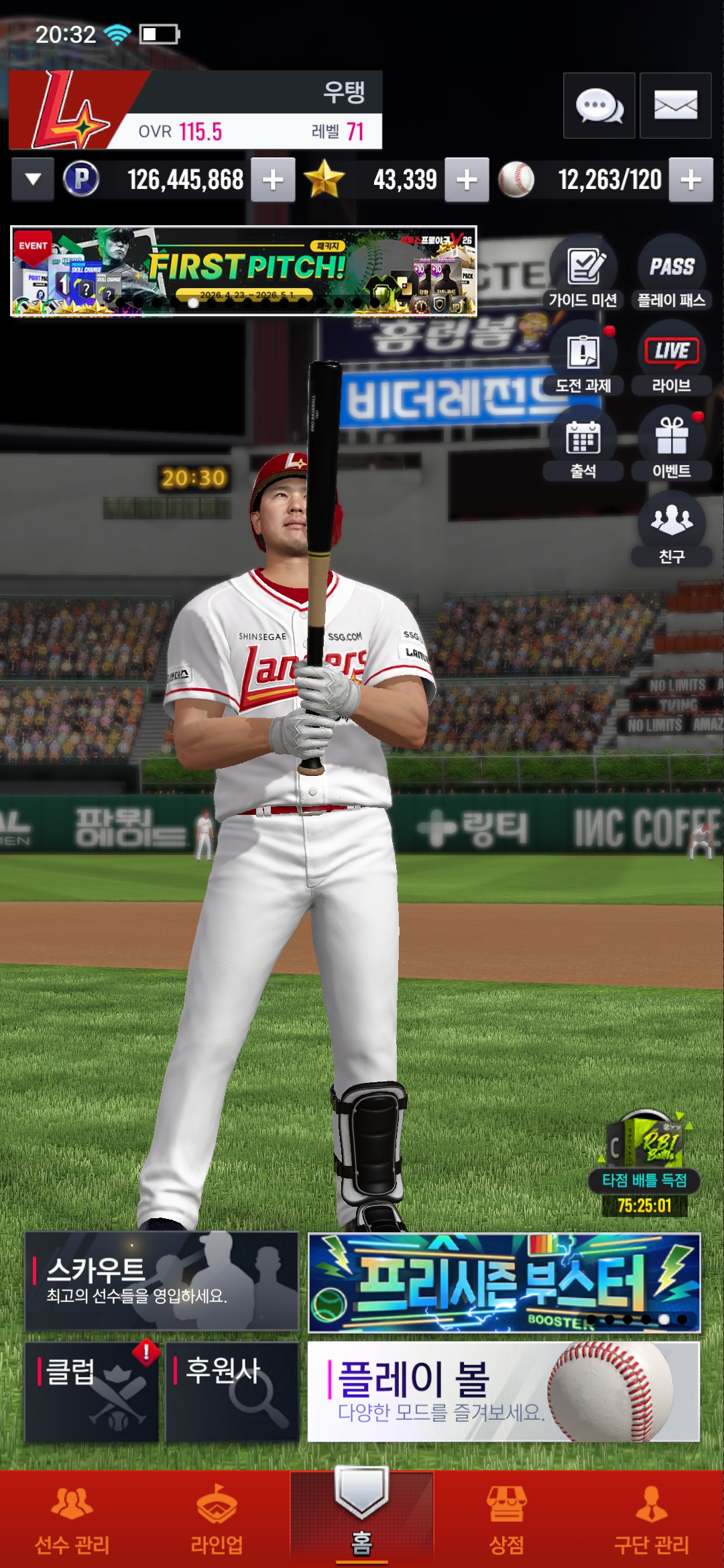Open 가이드 미션 guide missions
724x1568 pixels.
tap(583, 273)
